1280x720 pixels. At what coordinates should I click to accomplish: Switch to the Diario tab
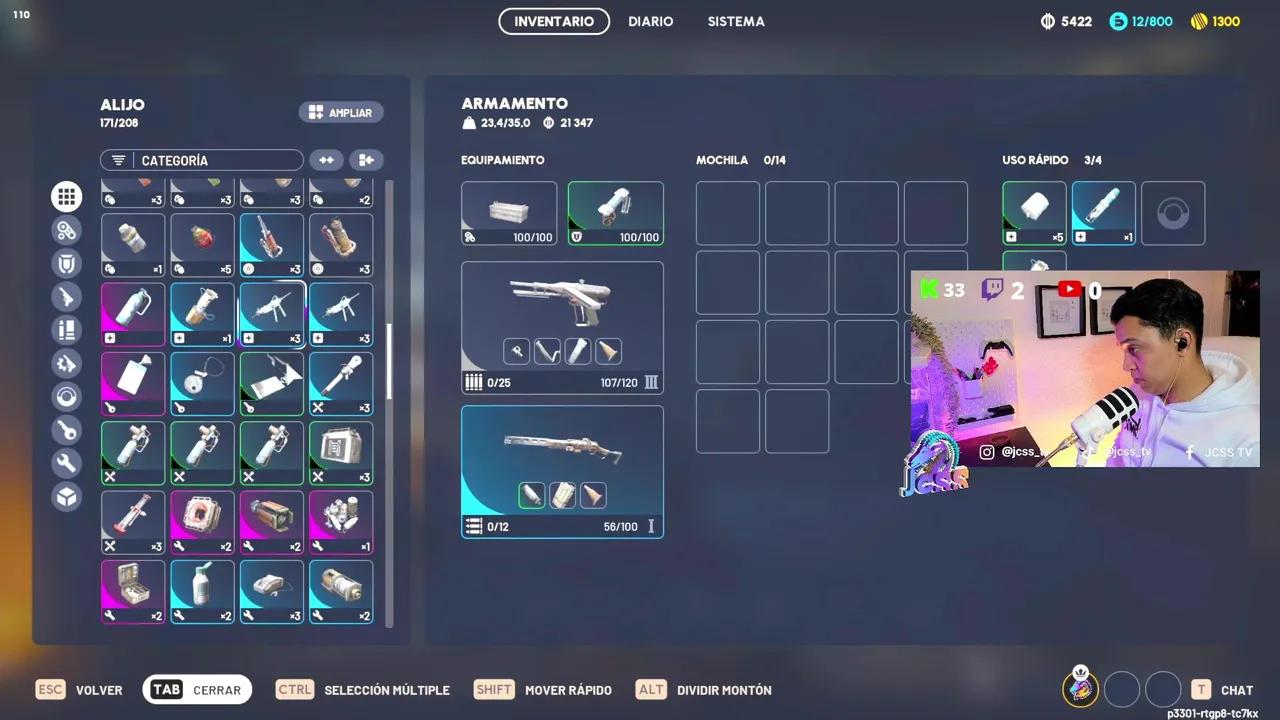650,21
